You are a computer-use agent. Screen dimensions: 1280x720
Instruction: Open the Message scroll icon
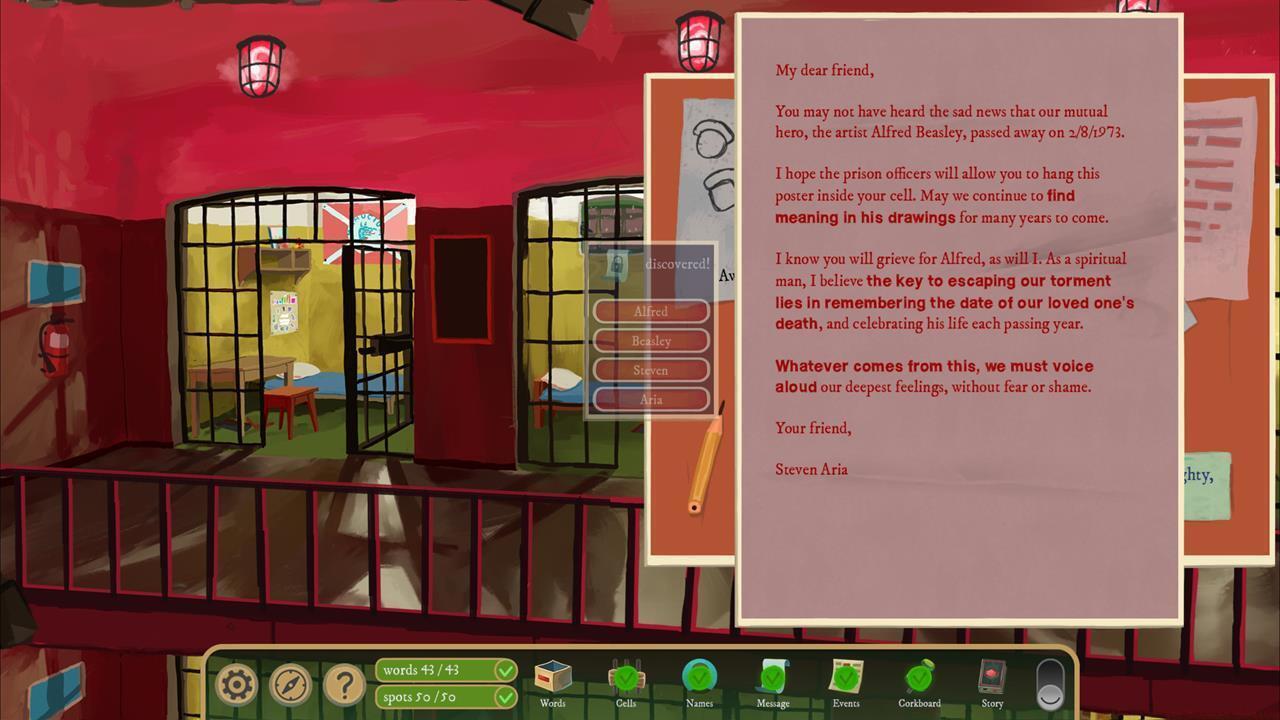[x=773, y=678]
